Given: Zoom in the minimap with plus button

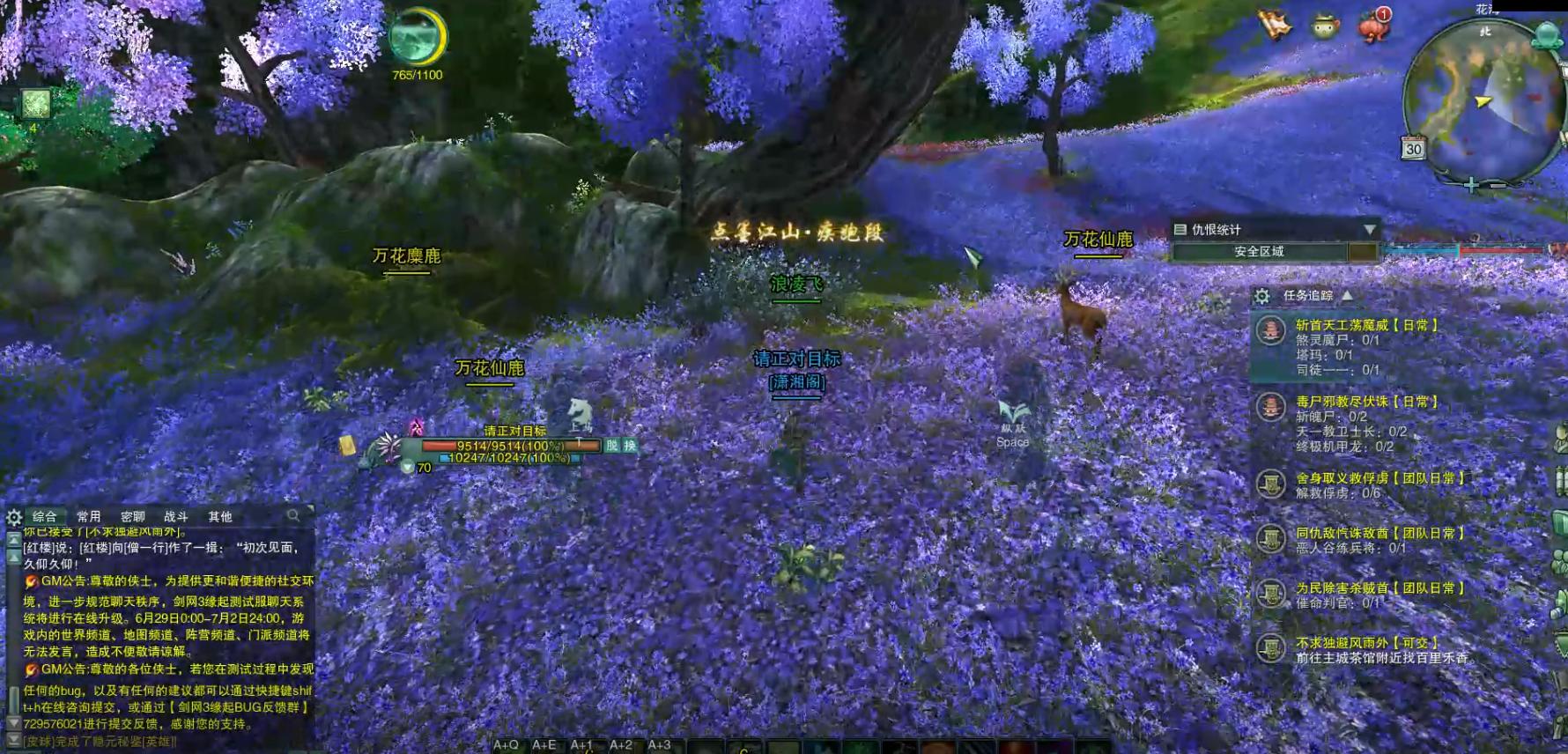Looking at the screenshot, I should point(1471,185).
